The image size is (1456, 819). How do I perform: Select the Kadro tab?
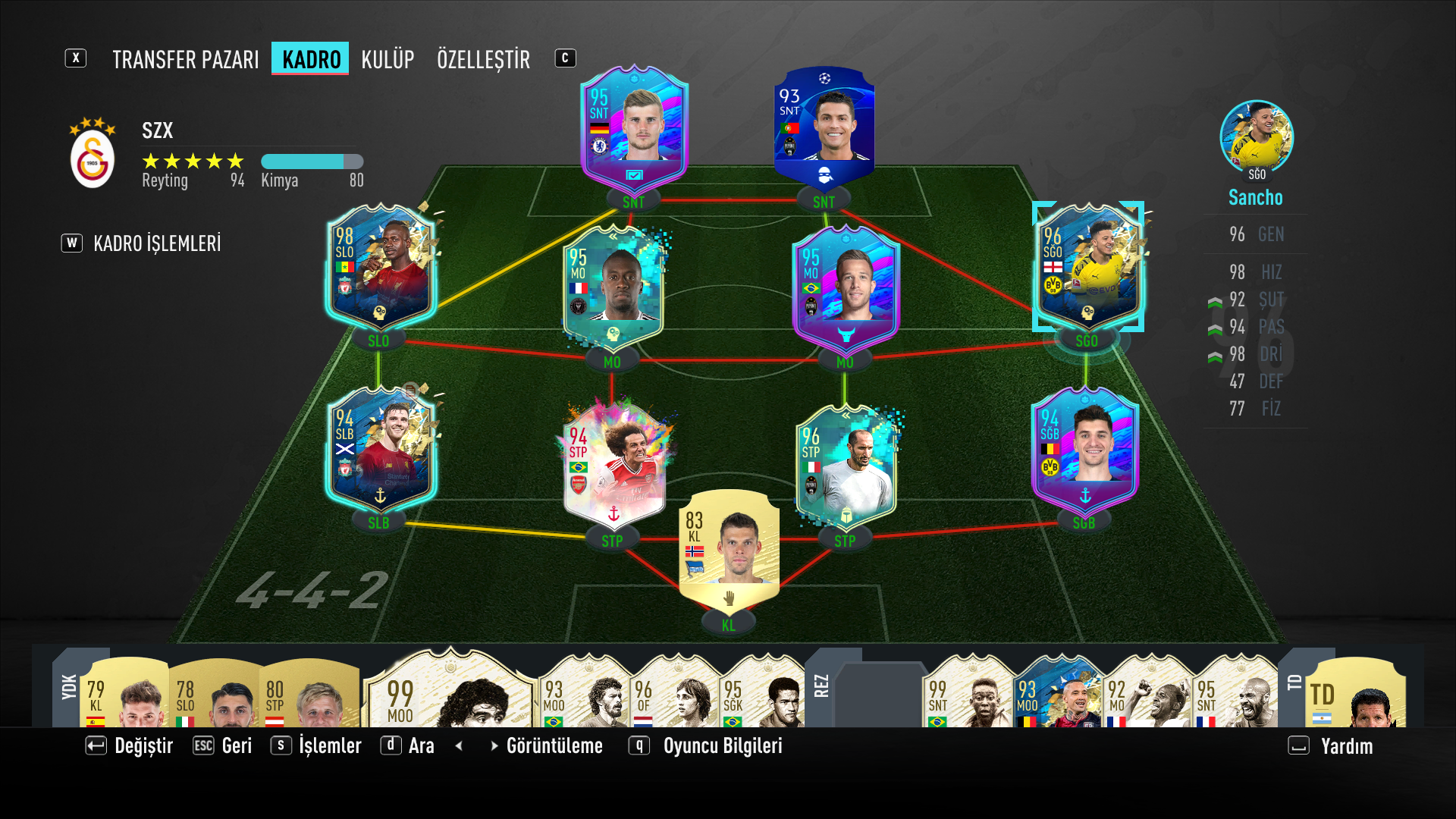coord(311,59)
